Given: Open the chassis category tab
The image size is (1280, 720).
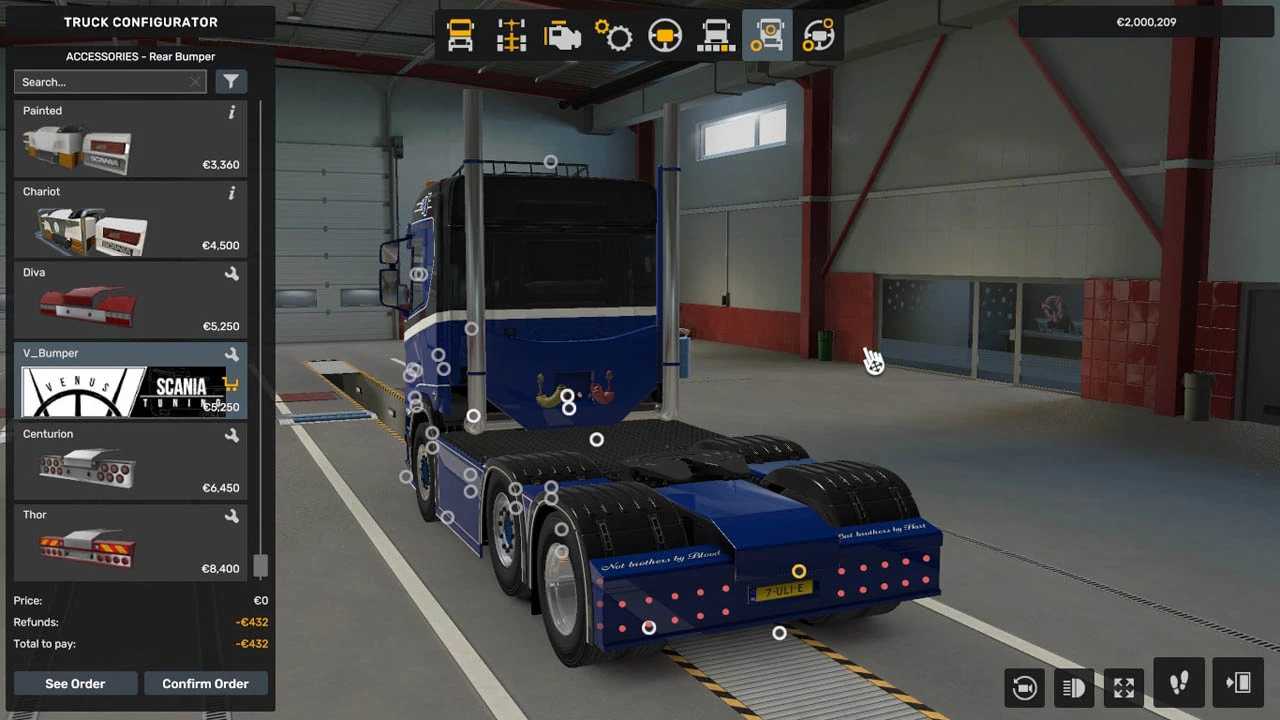Looking at the screenshot, I should (x=511, y=36).
